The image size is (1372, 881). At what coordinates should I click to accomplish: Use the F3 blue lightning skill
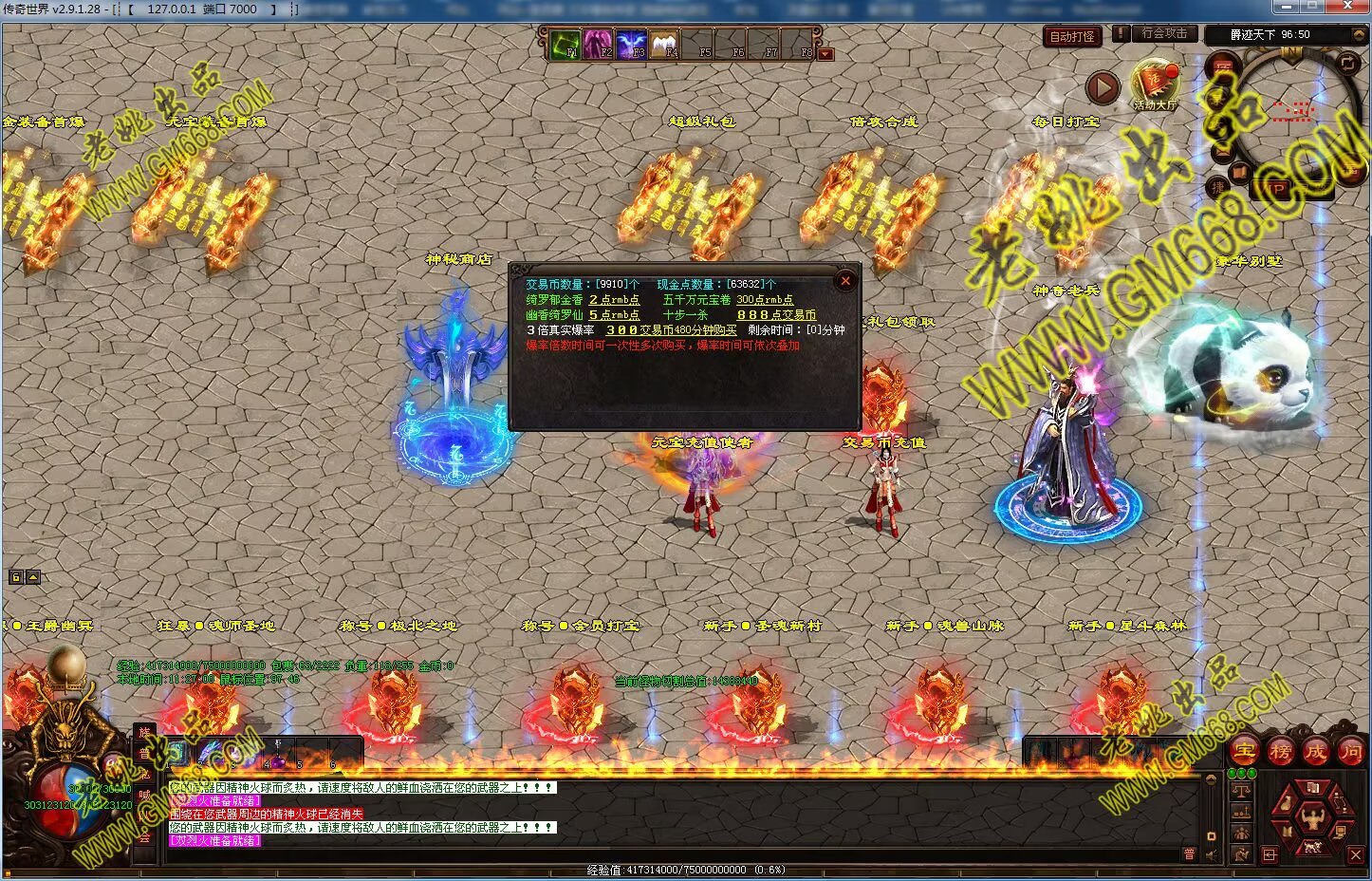[x=632, y=45]
